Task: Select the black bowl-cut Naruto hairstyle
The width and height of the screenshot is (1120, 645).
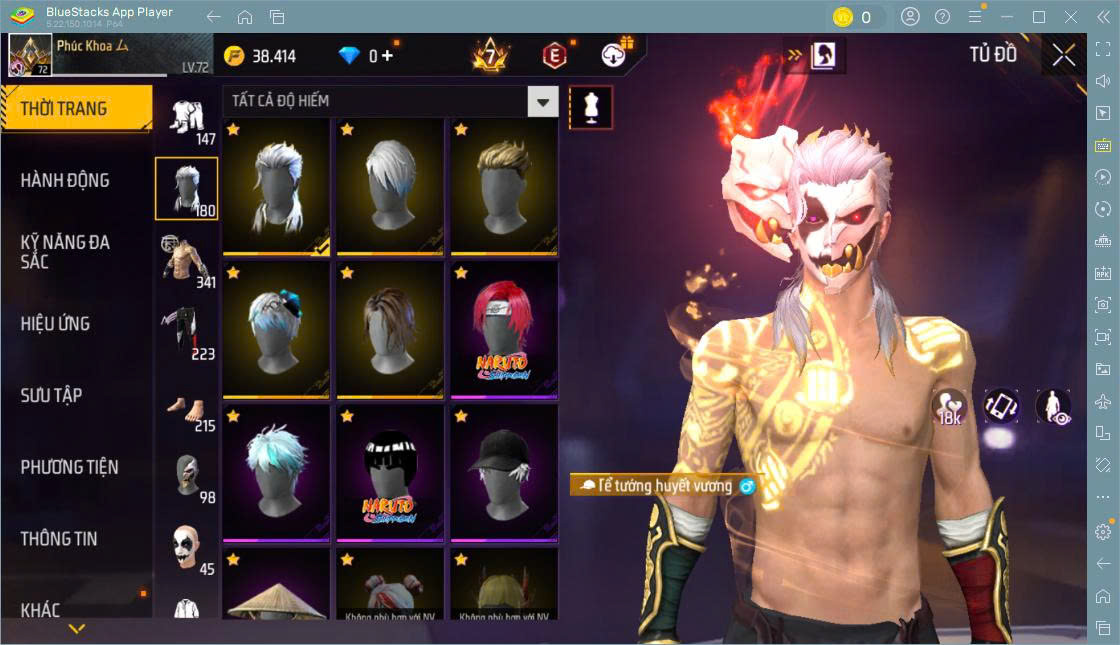Action: pos(390,471)
